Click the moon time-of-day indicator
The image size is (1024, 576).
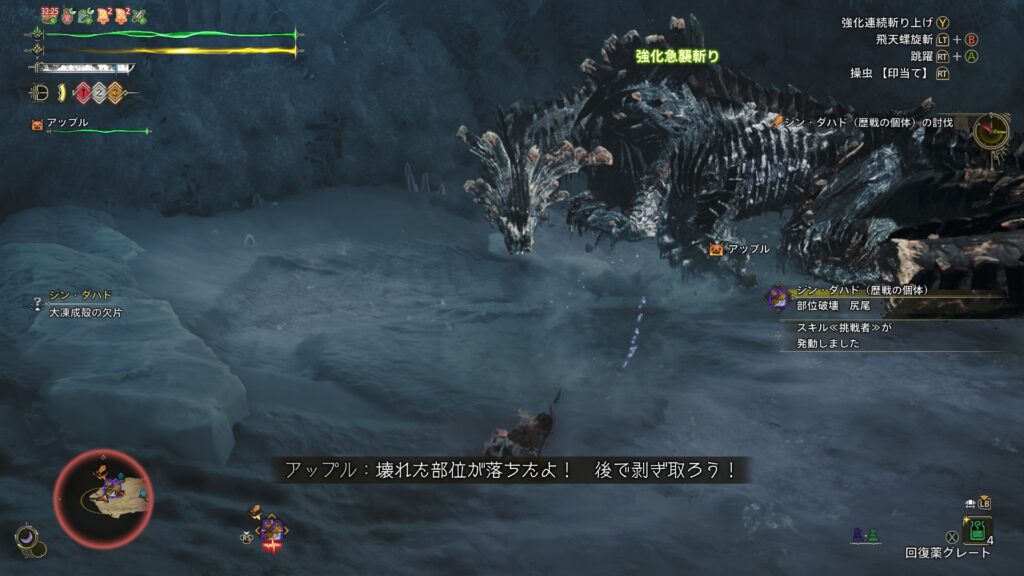pyautogui.click(x=27, y=538)
